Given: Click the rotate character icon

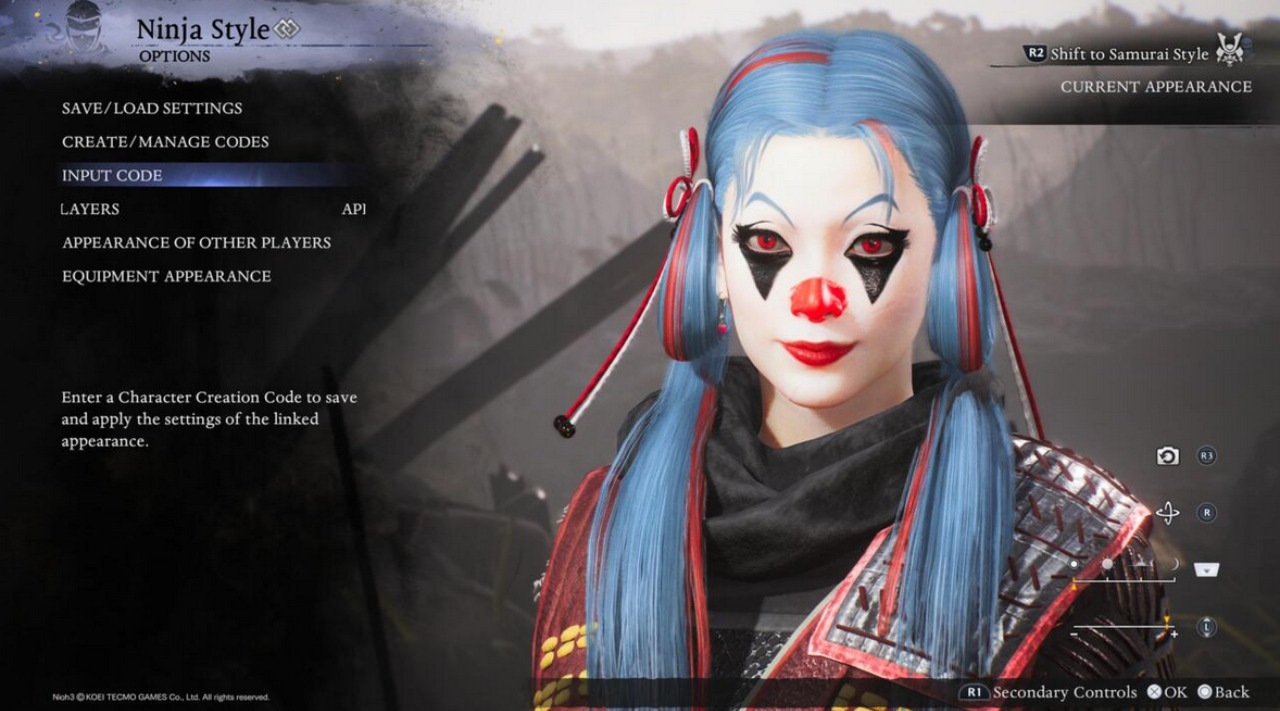Looking at the screenshot, I should click(x=1167, y=513).
